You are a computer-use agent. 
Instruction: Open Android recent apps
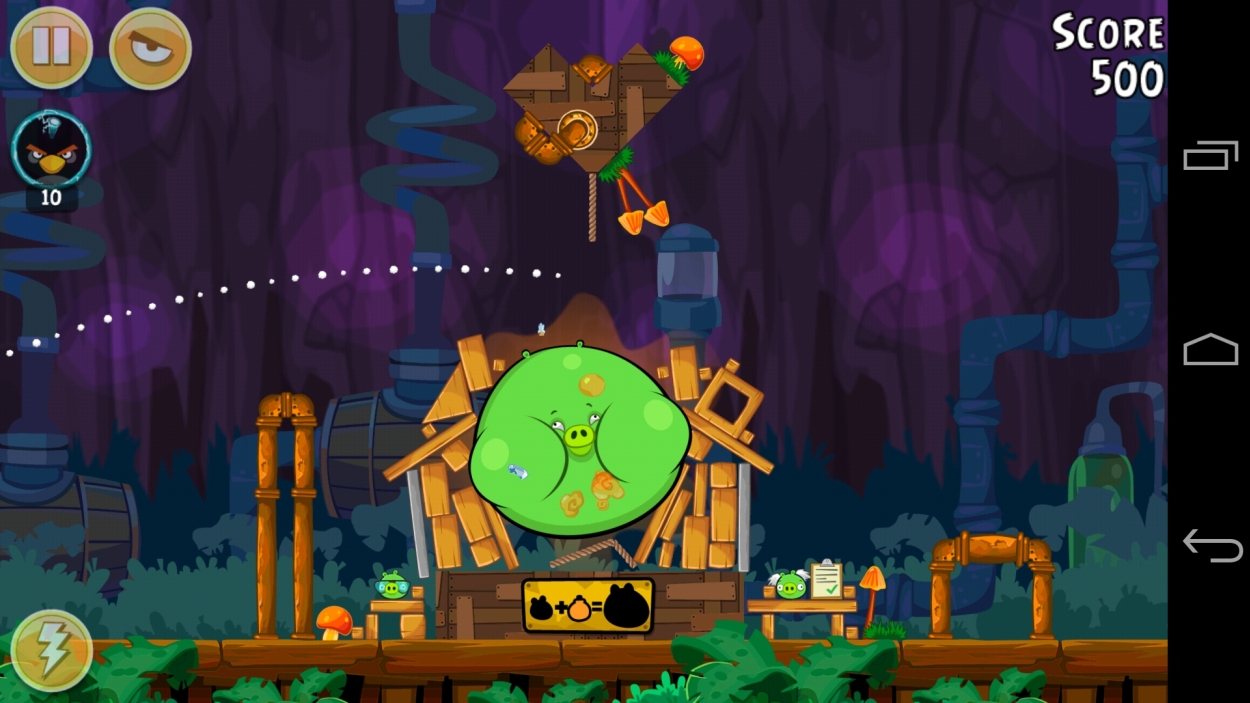coord(1210,157)
